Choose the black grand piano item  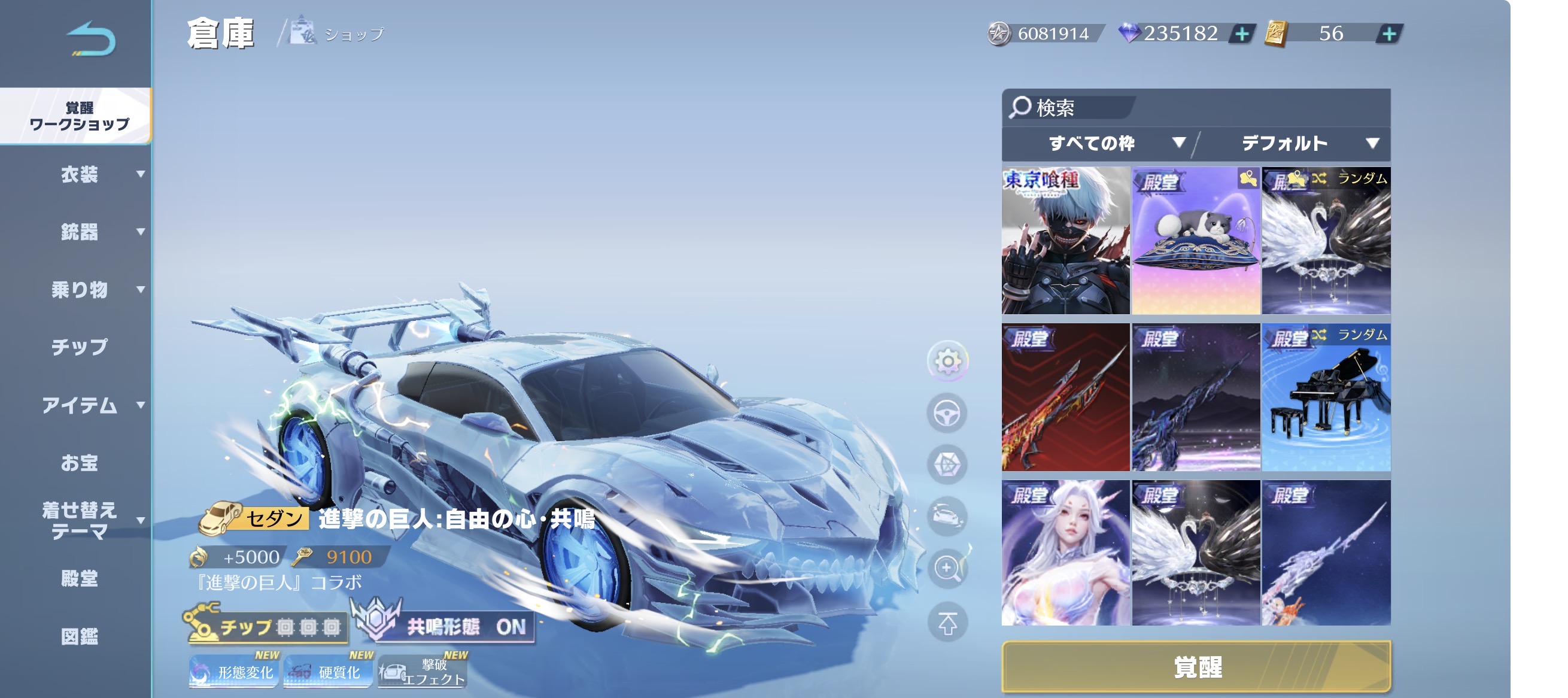tap(1326, 397)
